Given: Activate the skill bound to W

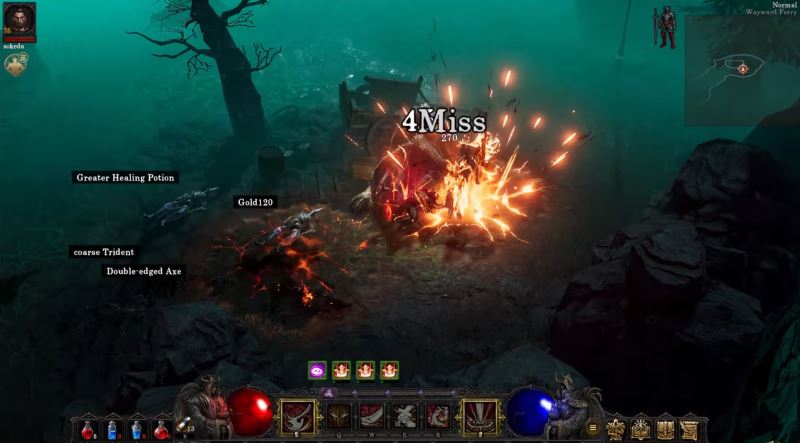Looking at the screenshot, I should click(374, 415).
